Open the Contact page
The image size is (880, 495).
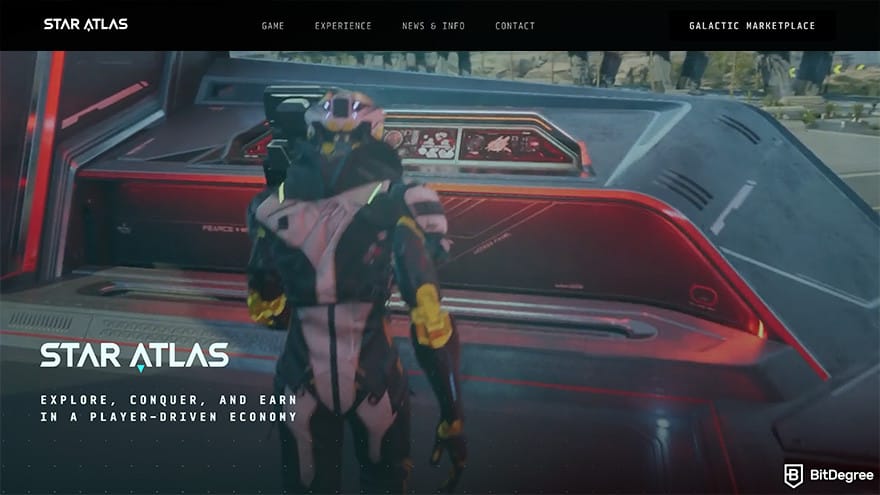point(515,26)
